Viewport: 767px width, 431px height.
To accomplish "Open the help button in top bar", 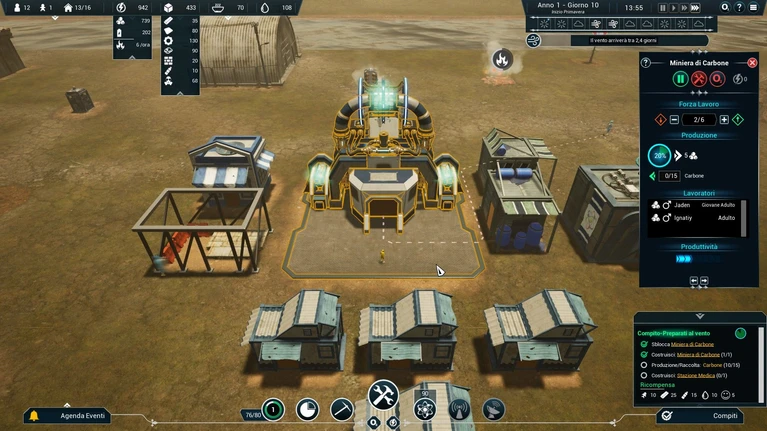I will [741, 7].
